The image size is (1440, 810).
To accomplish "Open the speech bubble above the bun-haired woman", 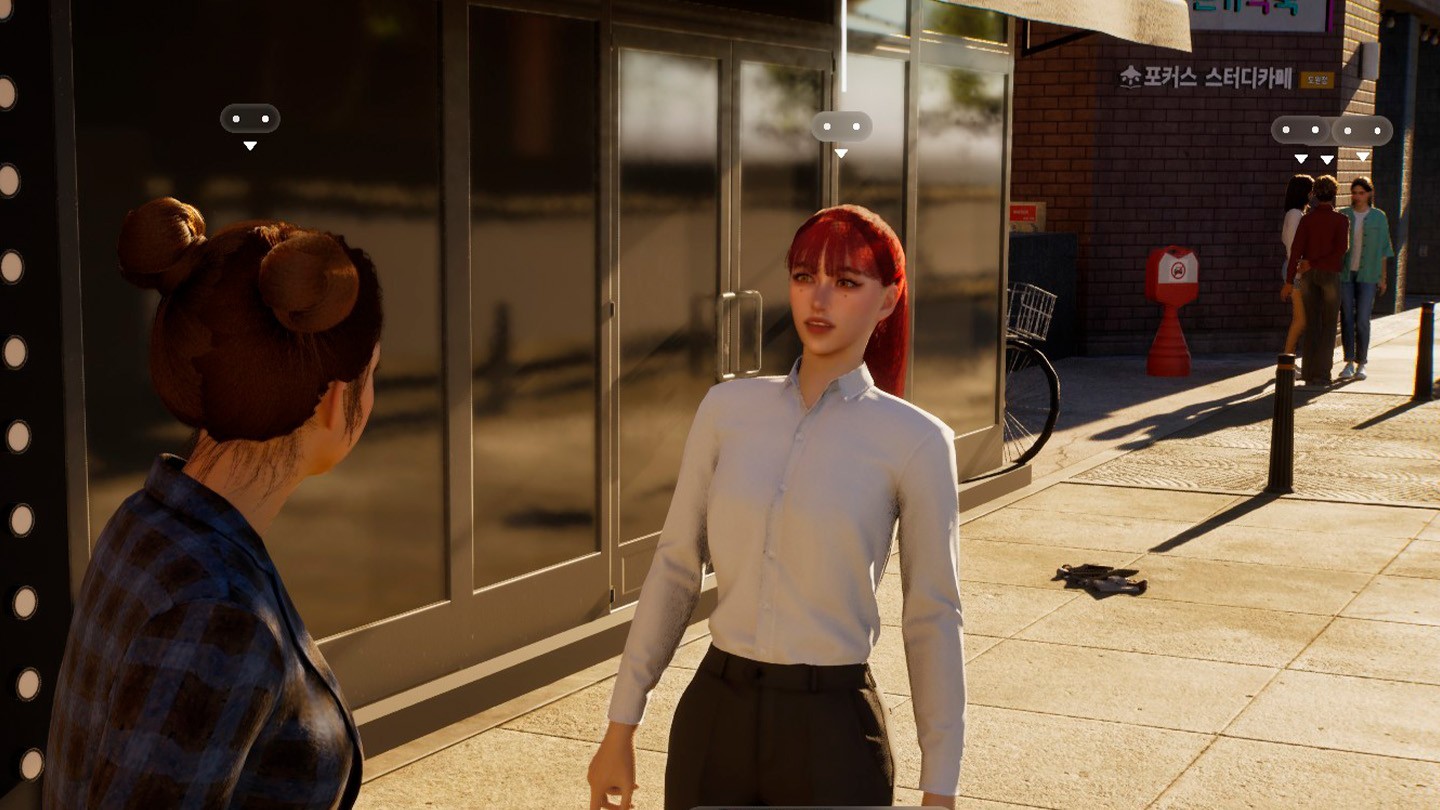I will click(x=250, y=119).
